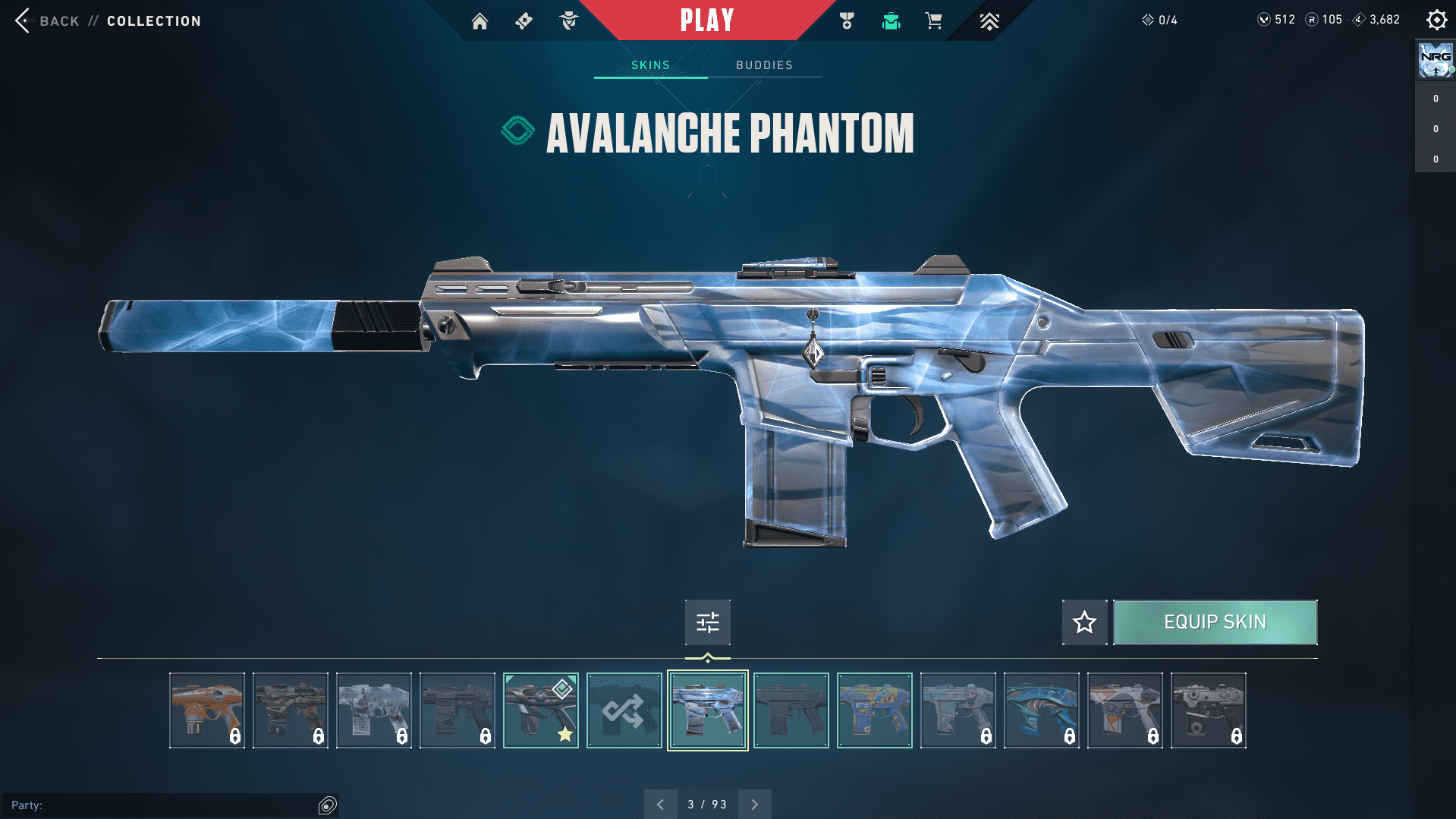
Task: Switch to the Skins tab
Action: [650, 65]
